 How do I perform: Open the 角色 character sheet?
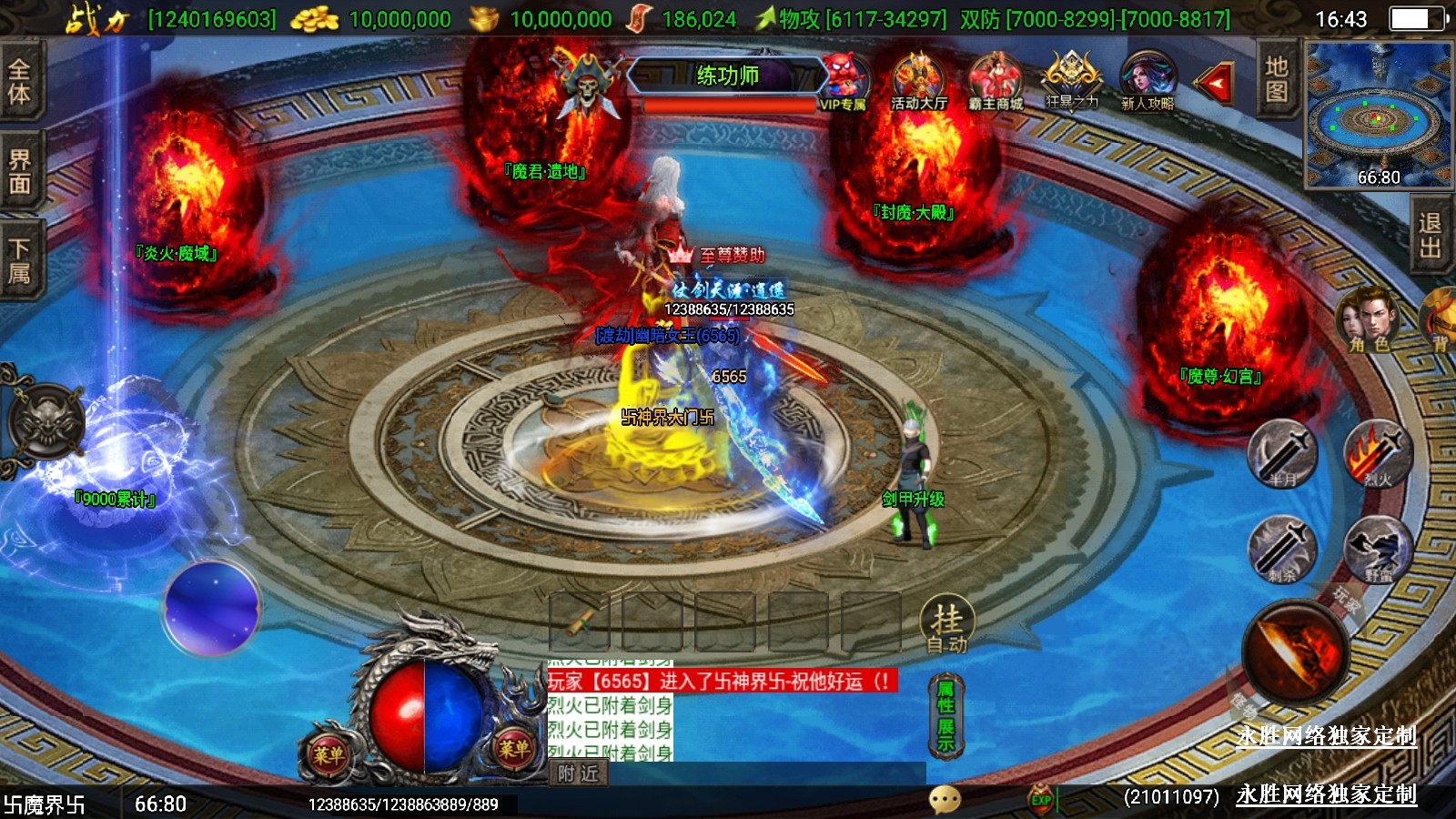[1368, 320]
